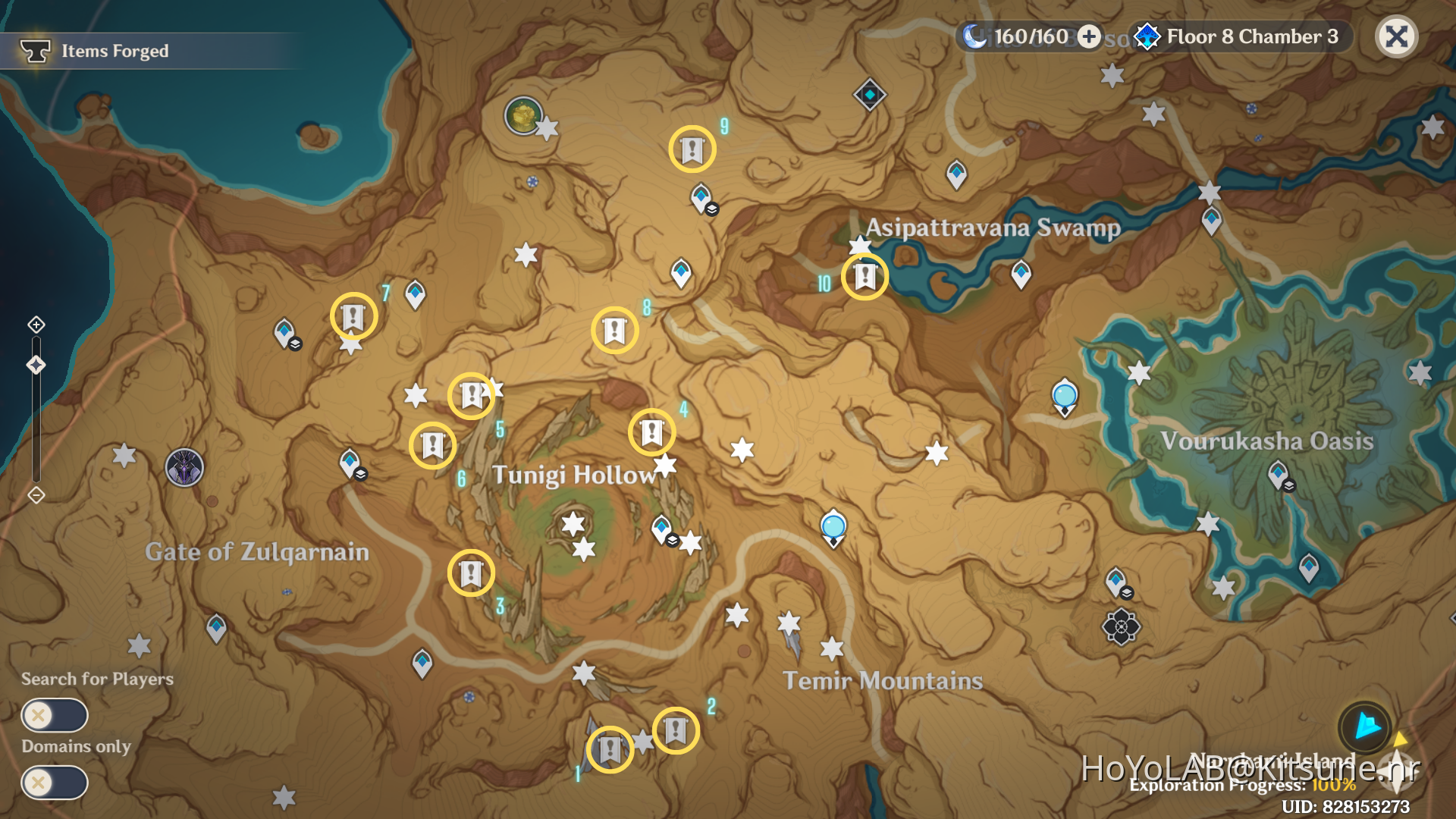Enable the Domains only filter

pos(54,783)
